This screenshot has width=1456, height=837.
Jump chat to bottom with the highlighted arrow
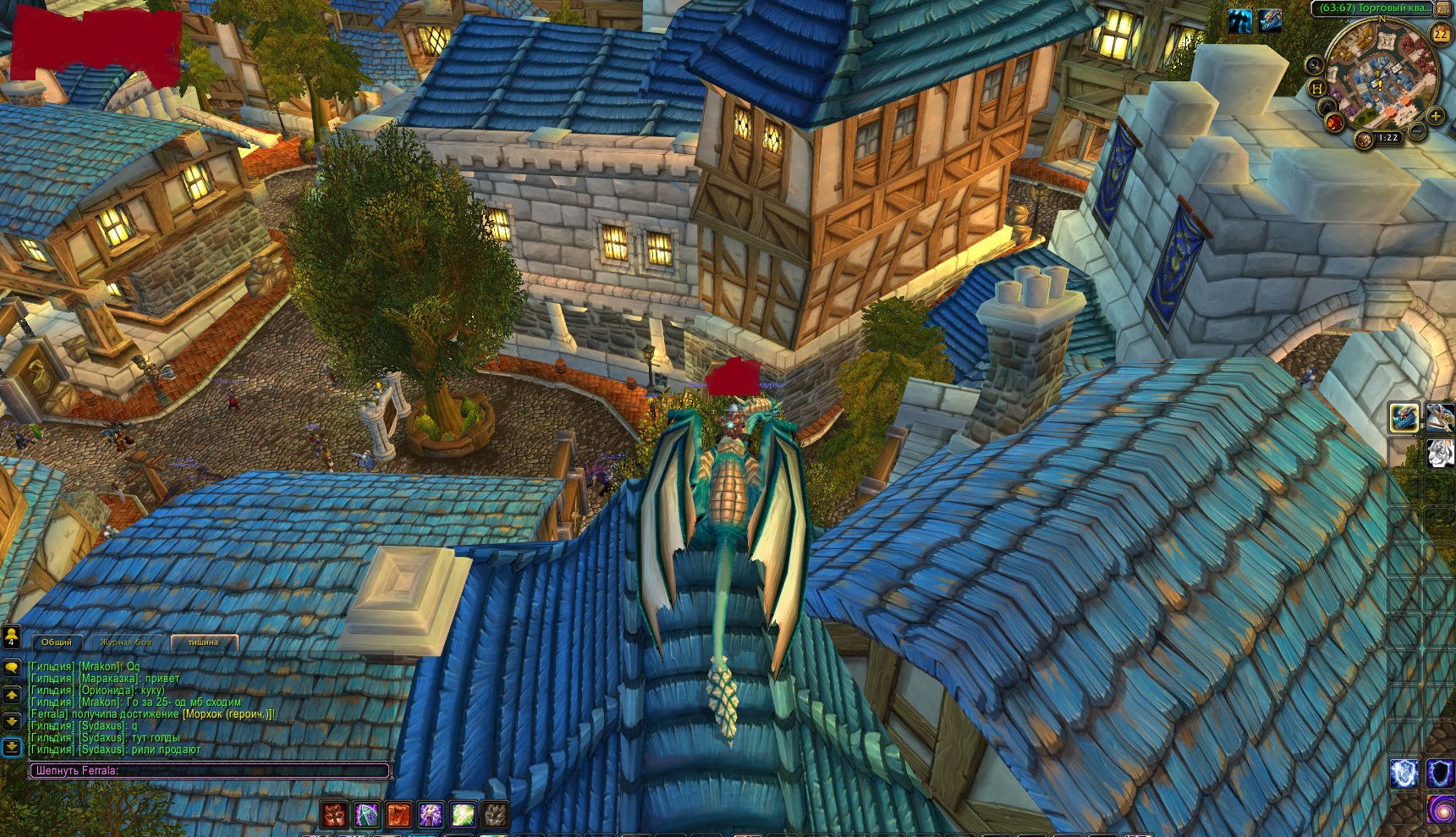click(12, 747)
